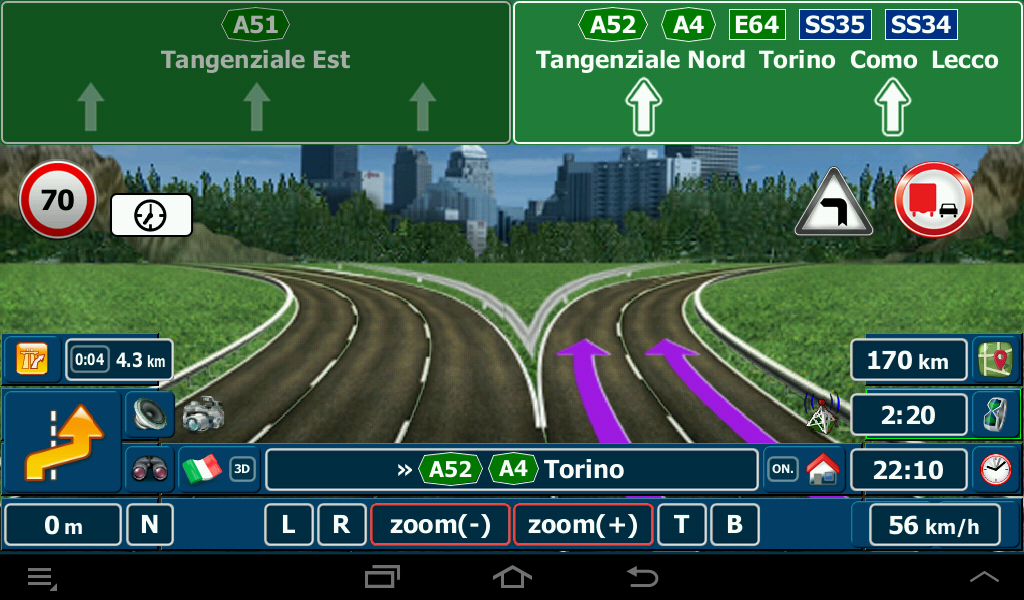Select the R button
1024x600 pixels.
[x=341, y=525]
